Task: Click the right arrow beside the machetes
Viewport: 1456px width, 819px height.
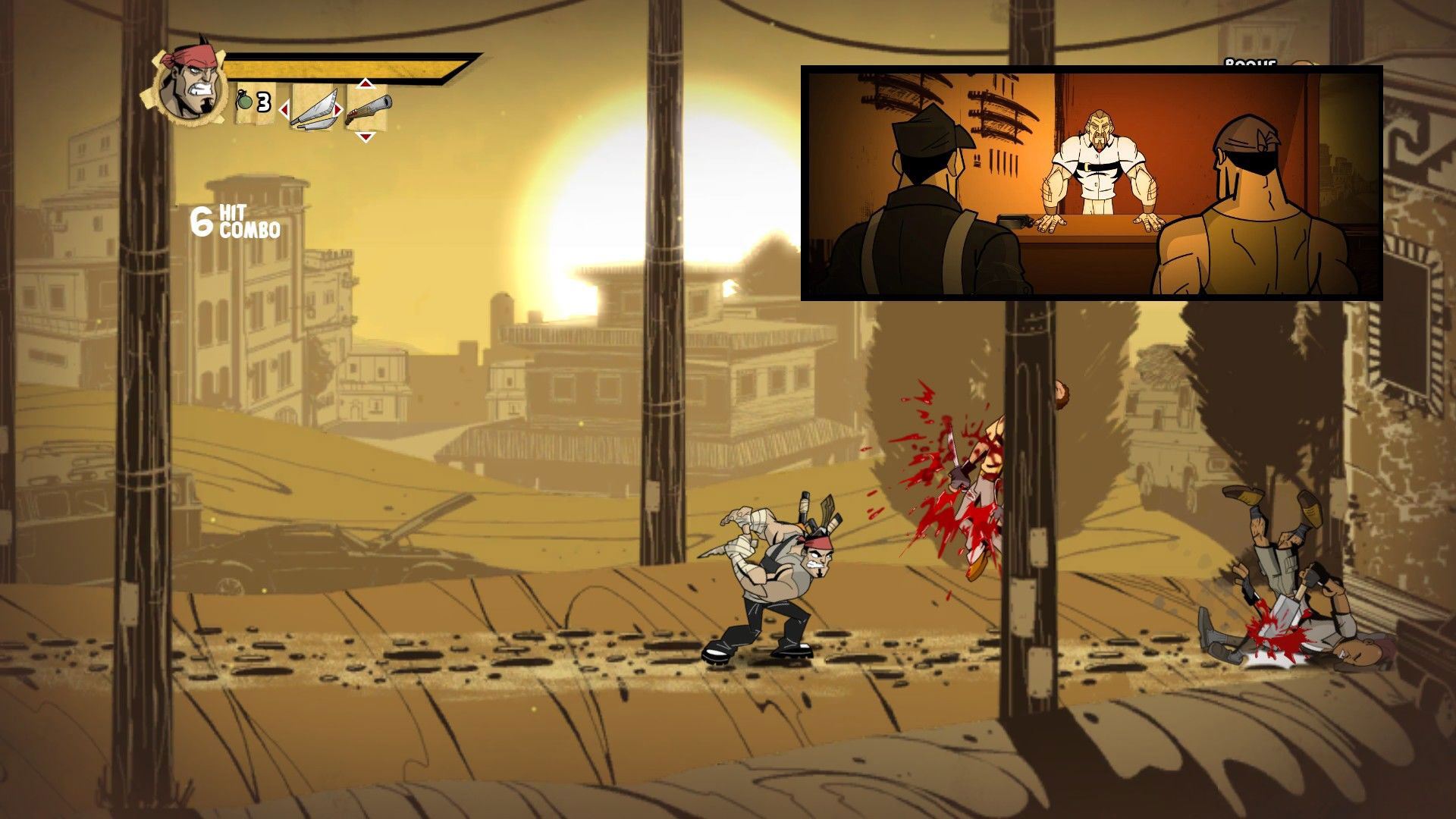Action: click(338, 111)
